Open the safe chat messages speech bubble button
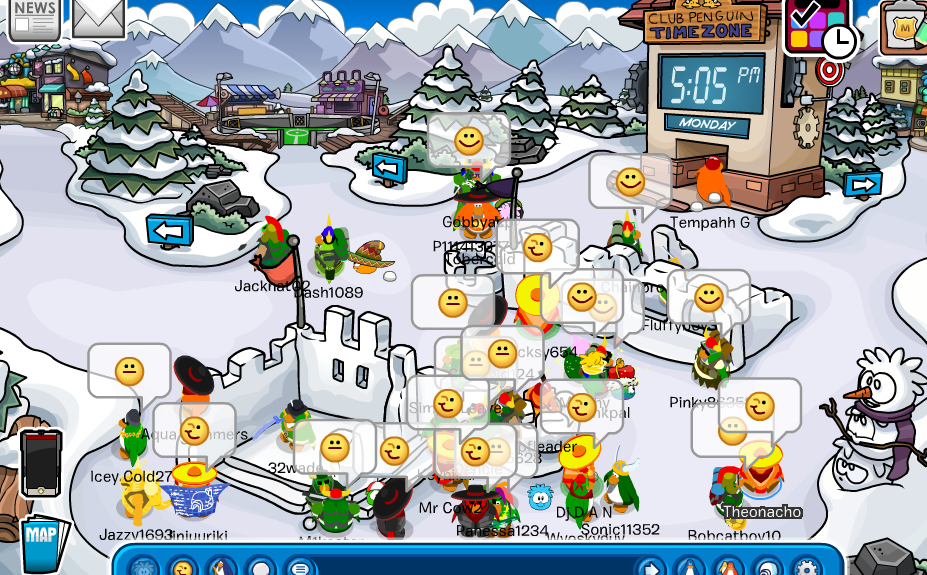 click(x=298, y=567)
